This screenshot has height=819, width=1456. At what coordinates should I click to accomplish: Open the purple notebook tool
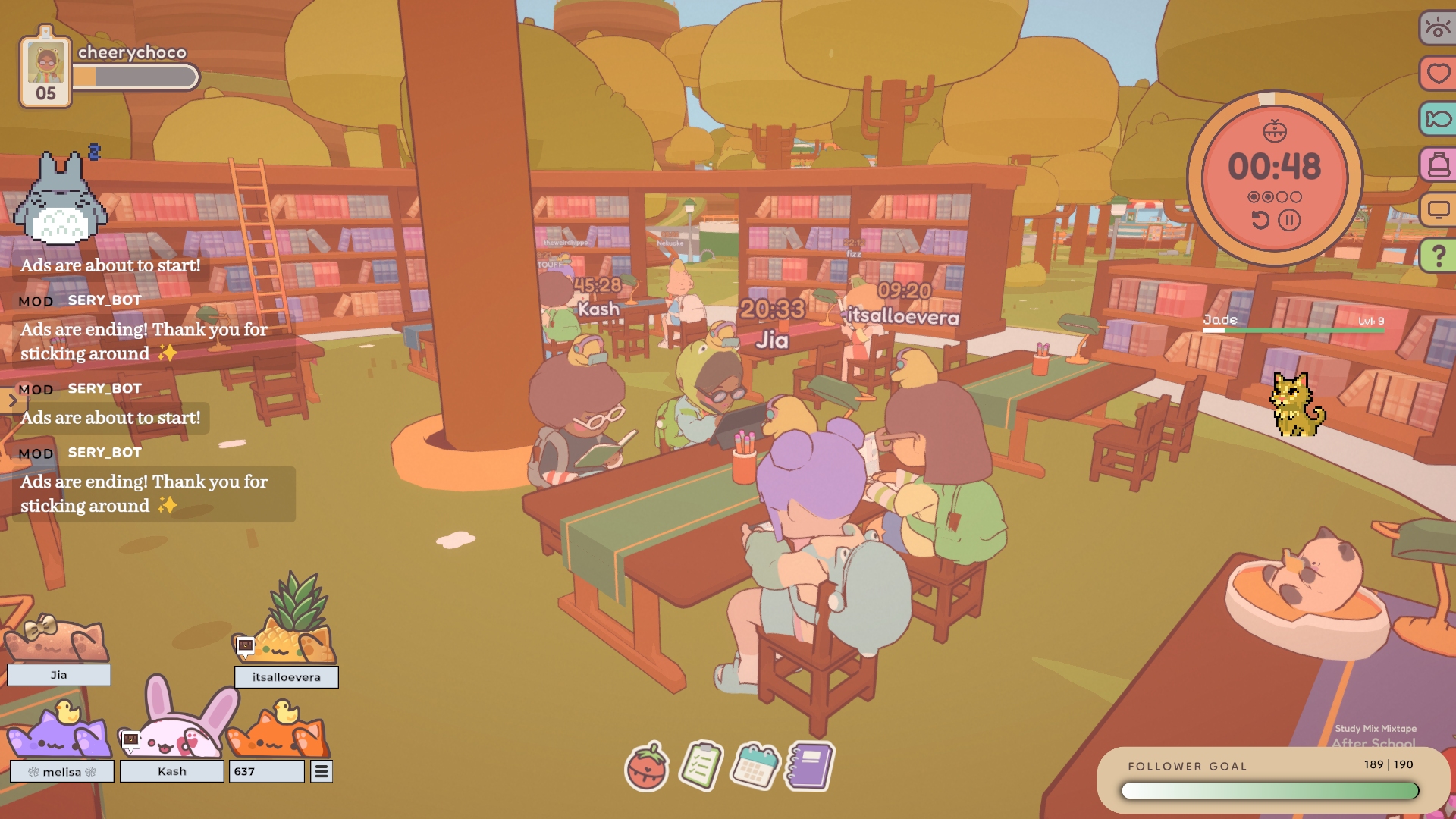[810, 766]
